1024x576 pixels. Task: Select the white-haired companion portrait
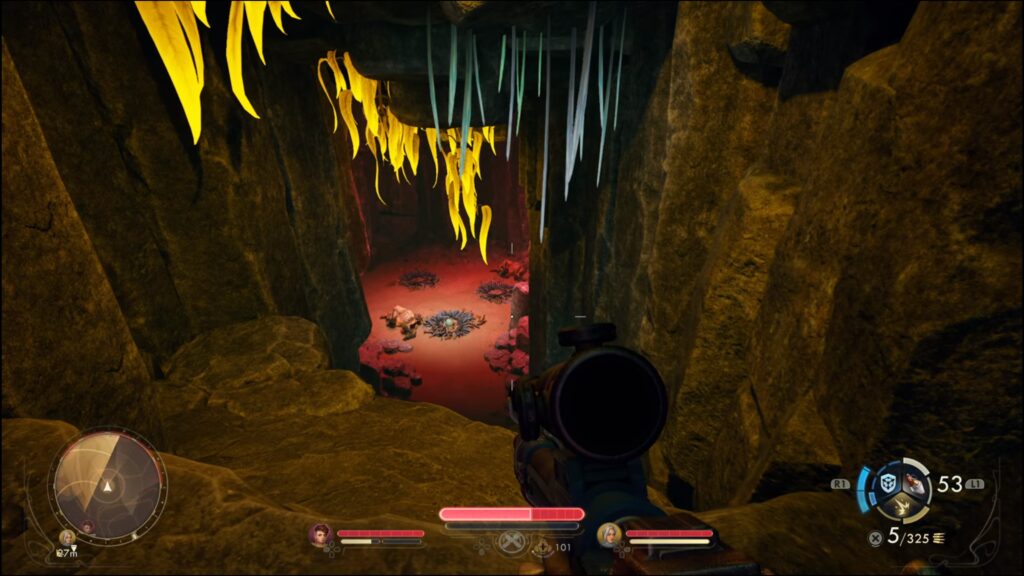609,535
